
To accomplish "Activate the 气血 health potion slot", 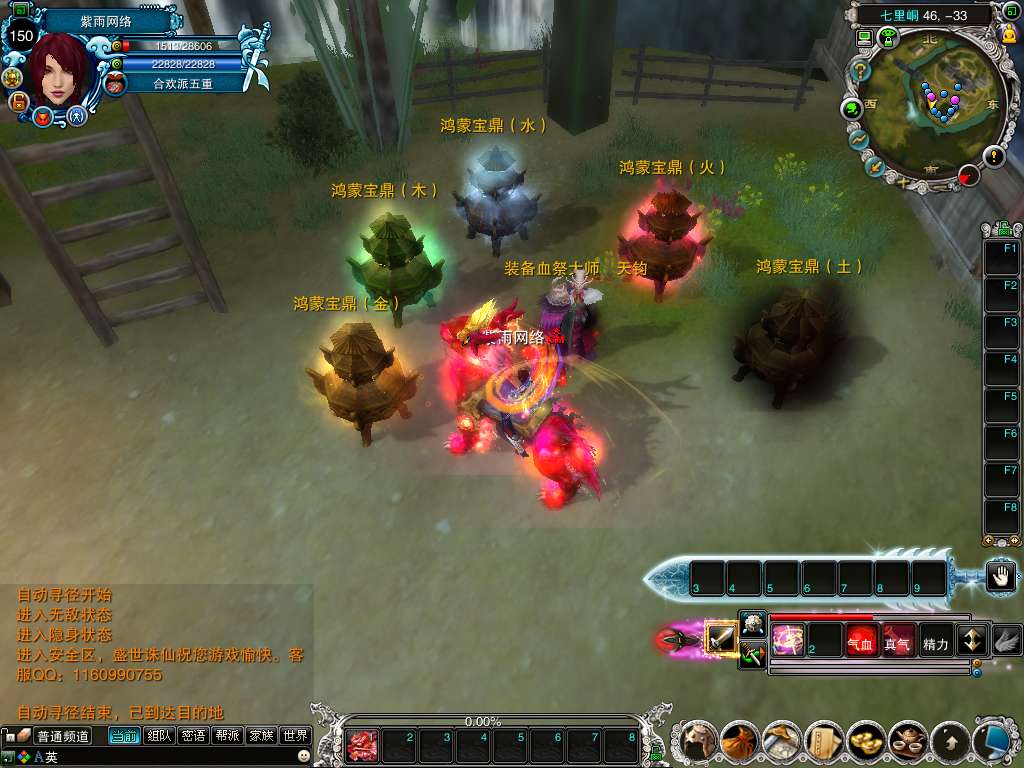I will tap(861, 641).
